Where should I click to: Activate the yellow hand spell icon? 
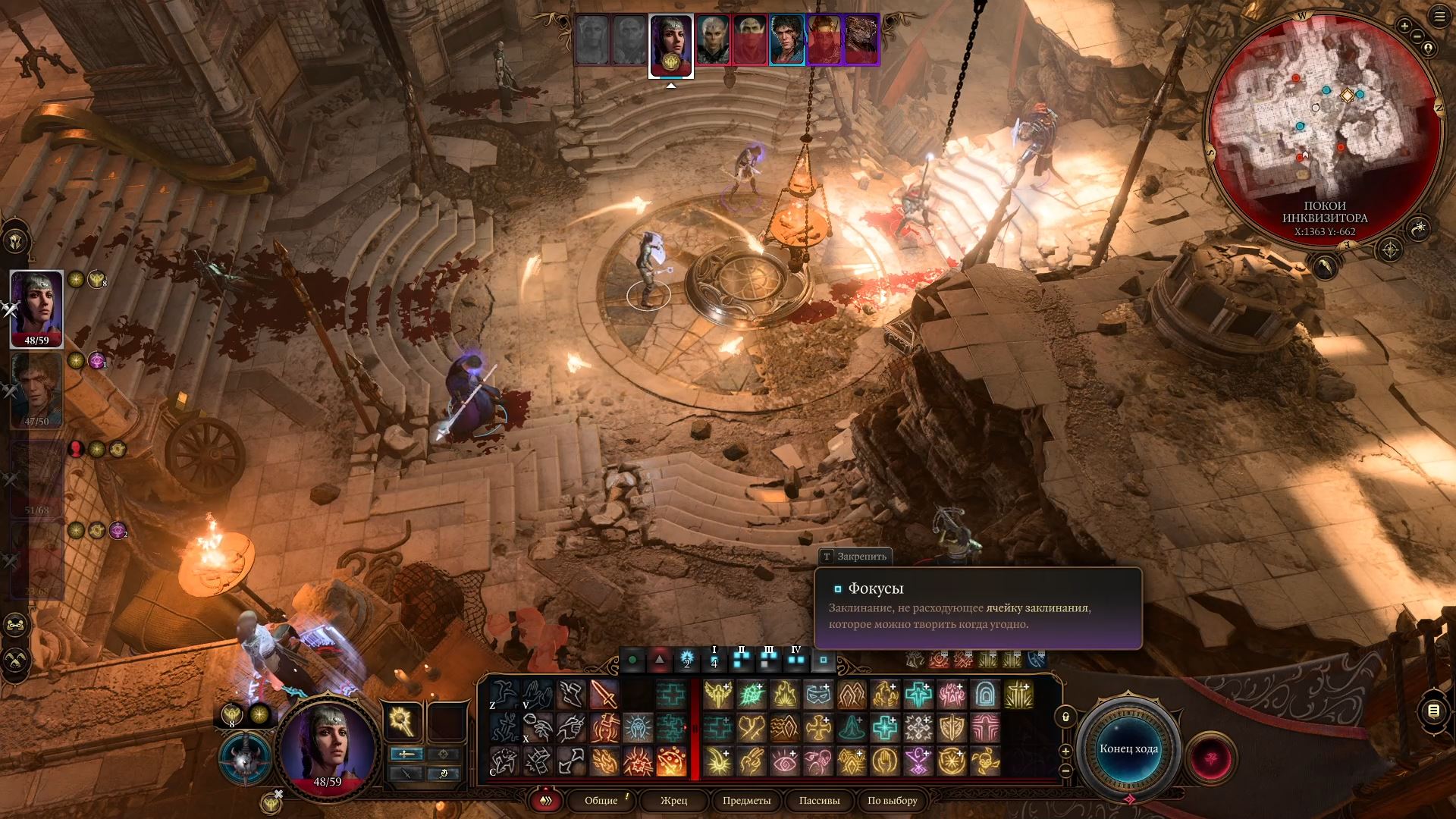tap(885, 761)
